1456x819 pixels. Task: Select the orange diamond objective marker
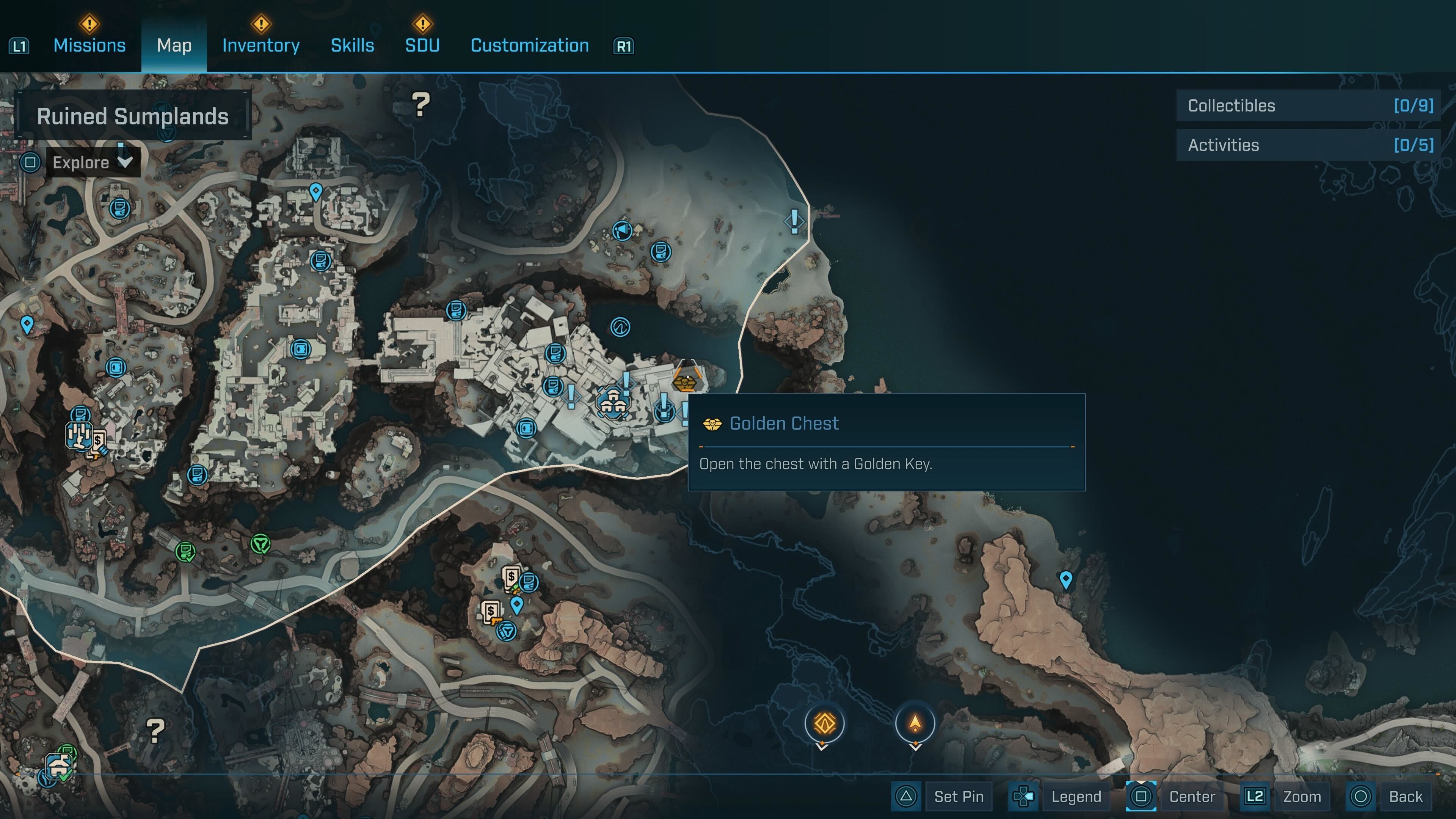click(x=824, y=723)
